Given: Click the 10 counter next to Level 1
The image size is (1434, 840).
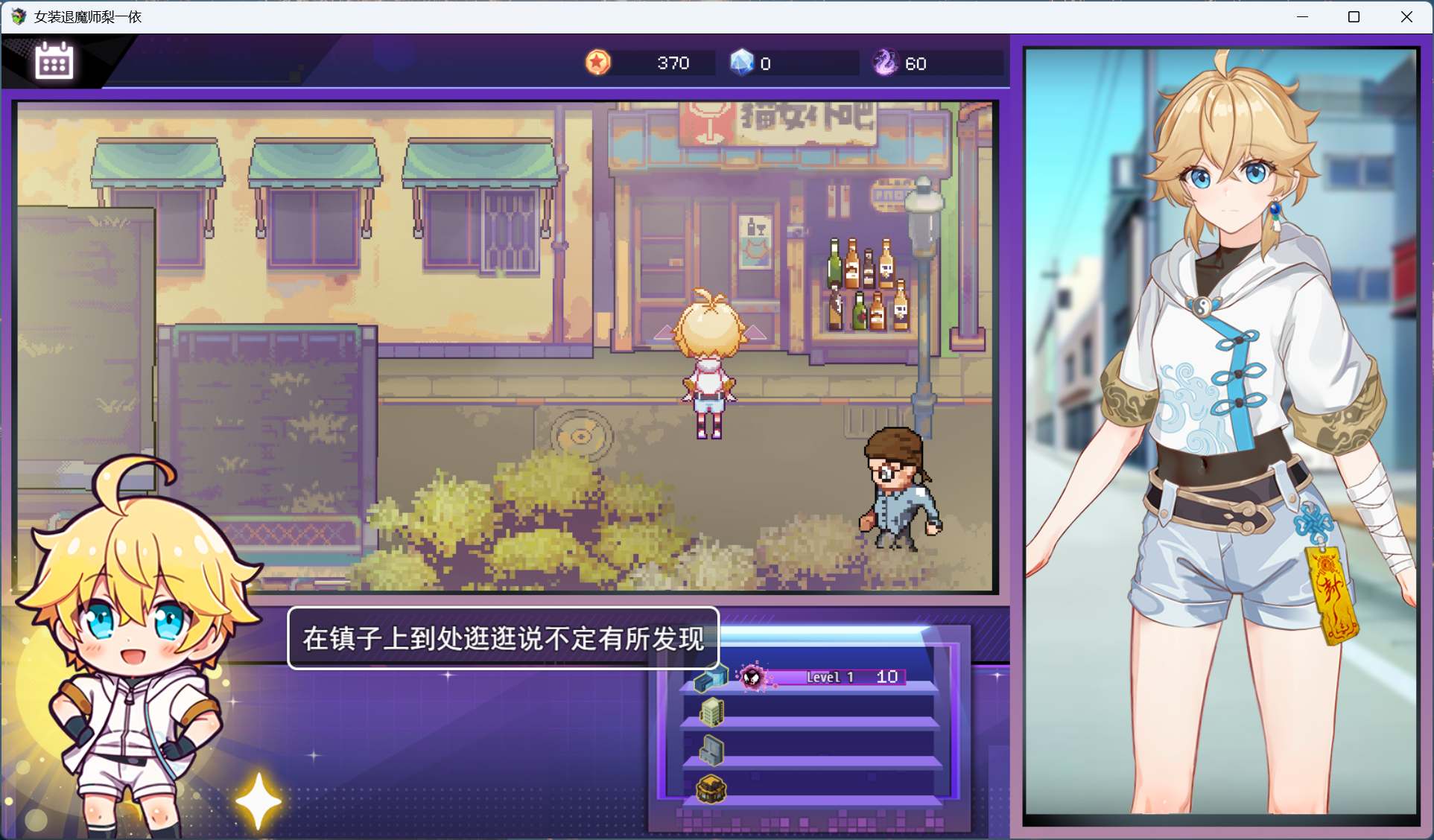Looking at the screenshot, I should coord(886,677).
